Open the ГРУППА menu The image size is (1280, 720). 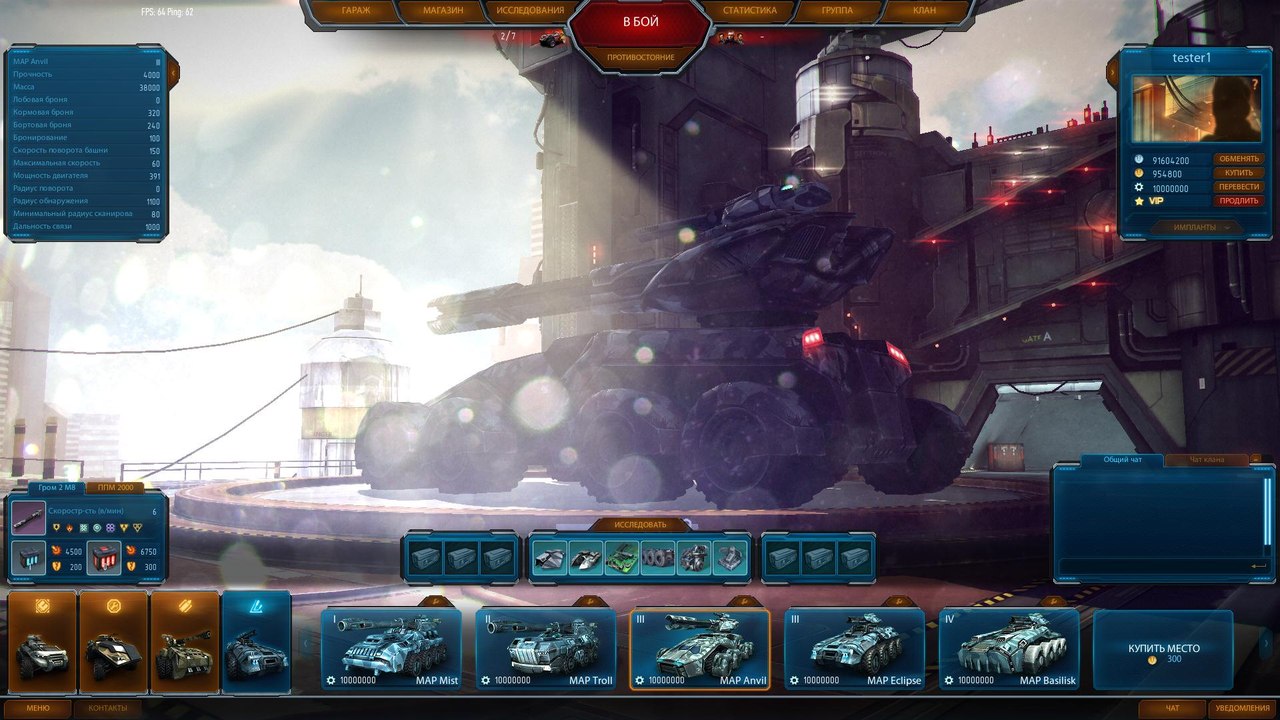tap(837, 11)
